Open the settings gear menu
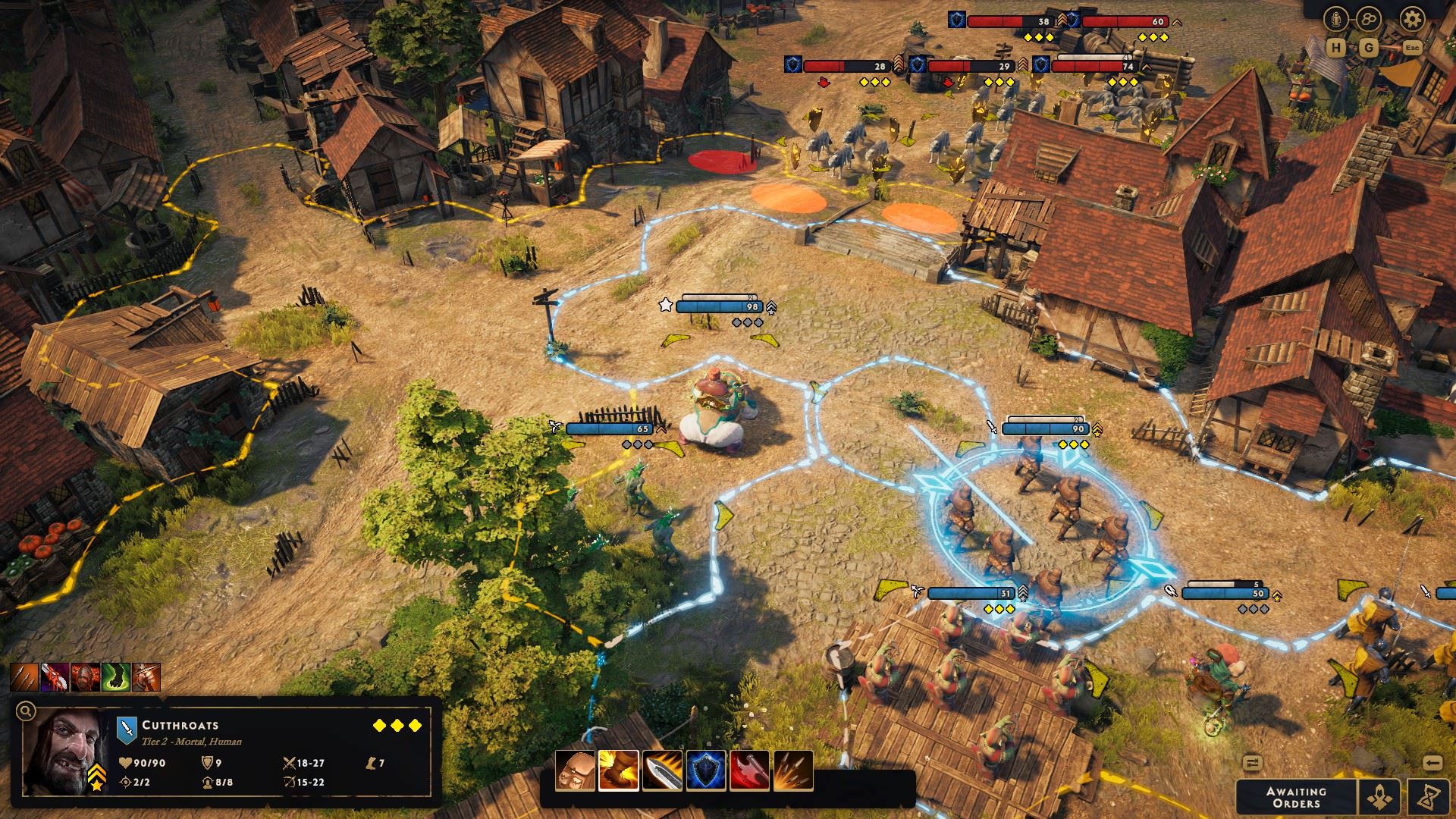Image resolution: width=1456 pixels, height=819 pixels. [x=1413, y=19]
